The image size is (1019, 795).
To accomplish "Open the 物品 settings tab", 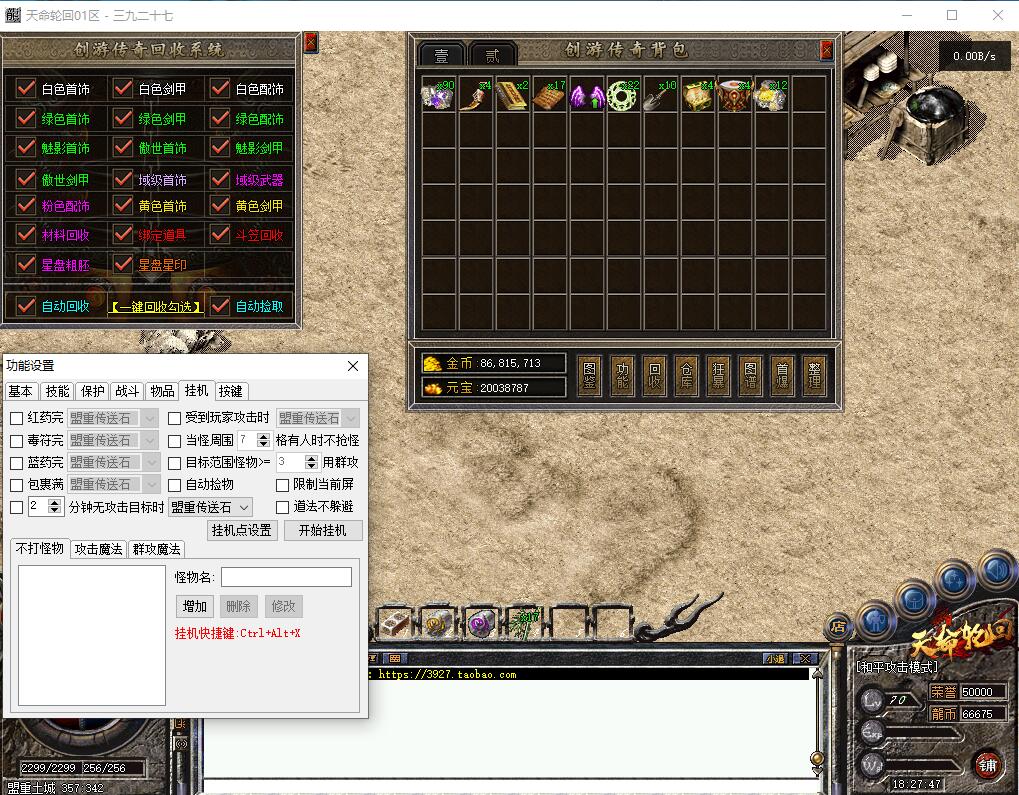I will coord(162,391).
